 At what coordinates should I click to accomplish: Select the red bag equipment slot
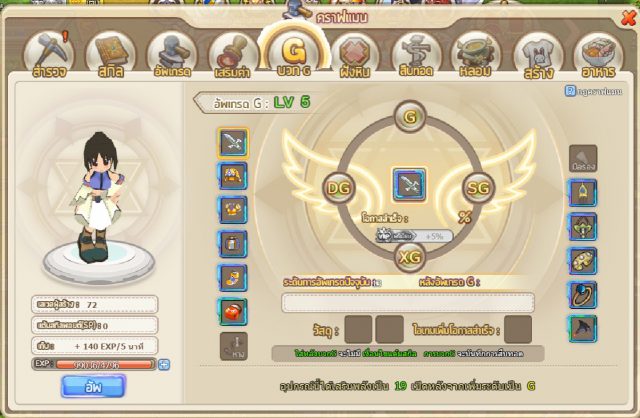click(233, 311)
